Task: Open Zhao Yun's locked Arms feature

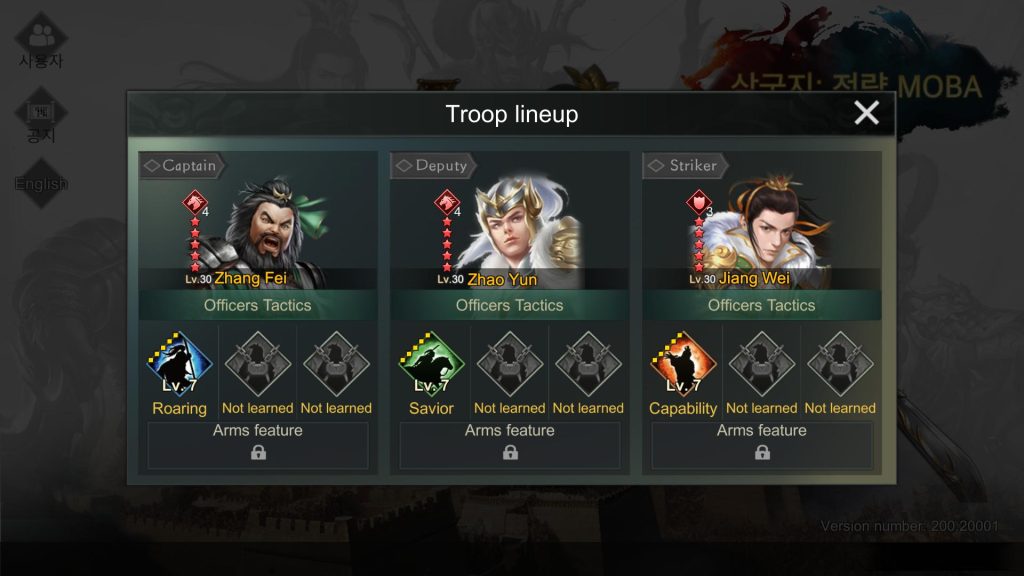Action: point(510,445)
